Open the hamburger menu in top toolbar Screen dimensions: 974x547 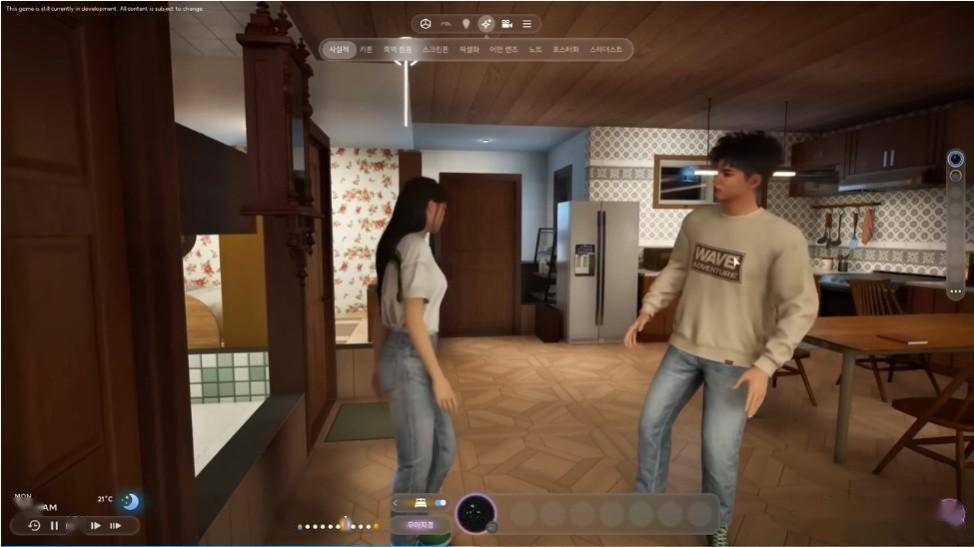tap(527, 23)
